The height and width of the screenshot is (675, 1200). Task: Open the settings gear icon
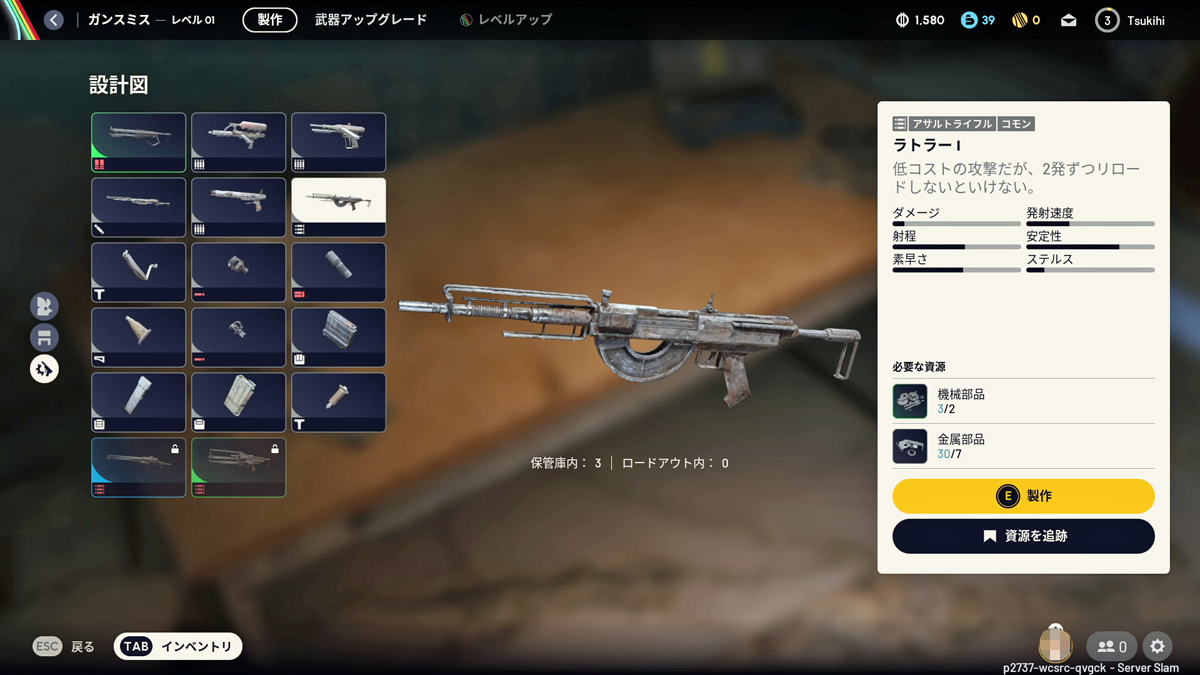point(1158,647)
